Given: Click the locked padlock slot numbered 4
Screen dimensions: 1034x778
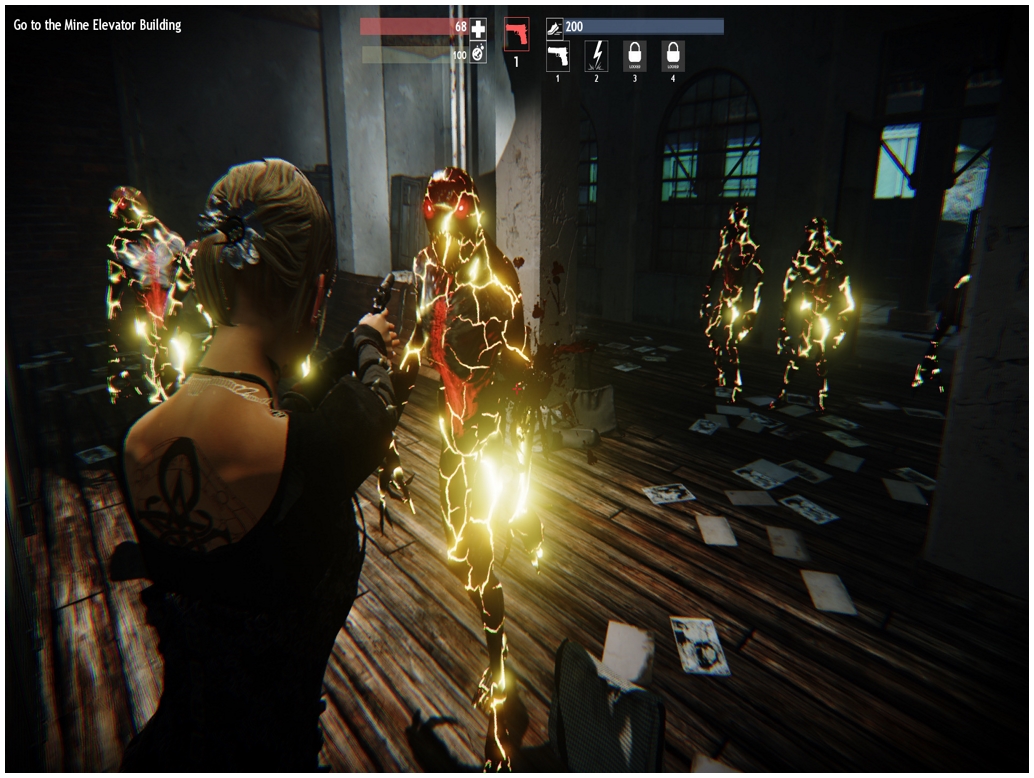Looking at the screenshot, I should (x=673, y=55).
